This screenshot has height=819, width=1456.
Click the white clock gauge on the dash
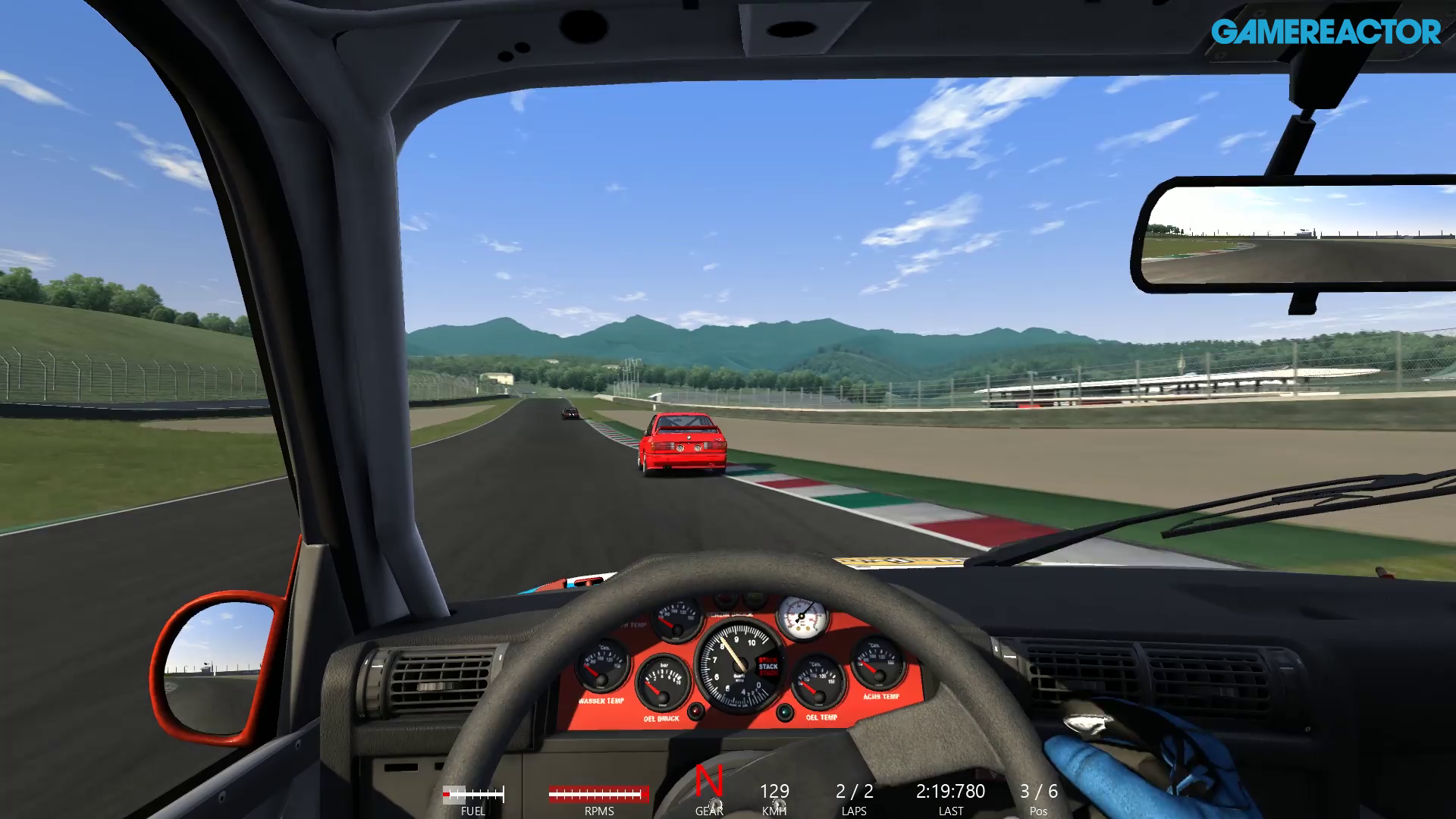802,617
